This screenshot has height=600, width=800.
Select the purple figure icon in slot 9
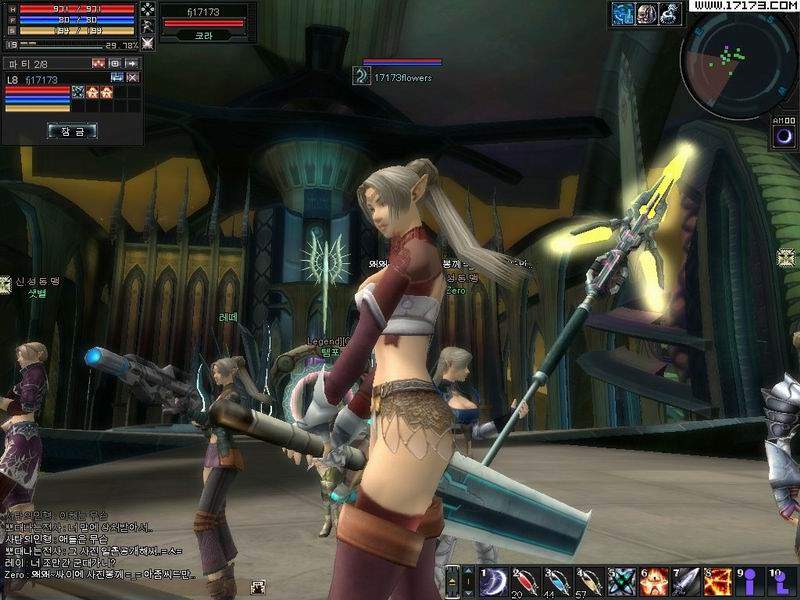[x=749, y=581]
